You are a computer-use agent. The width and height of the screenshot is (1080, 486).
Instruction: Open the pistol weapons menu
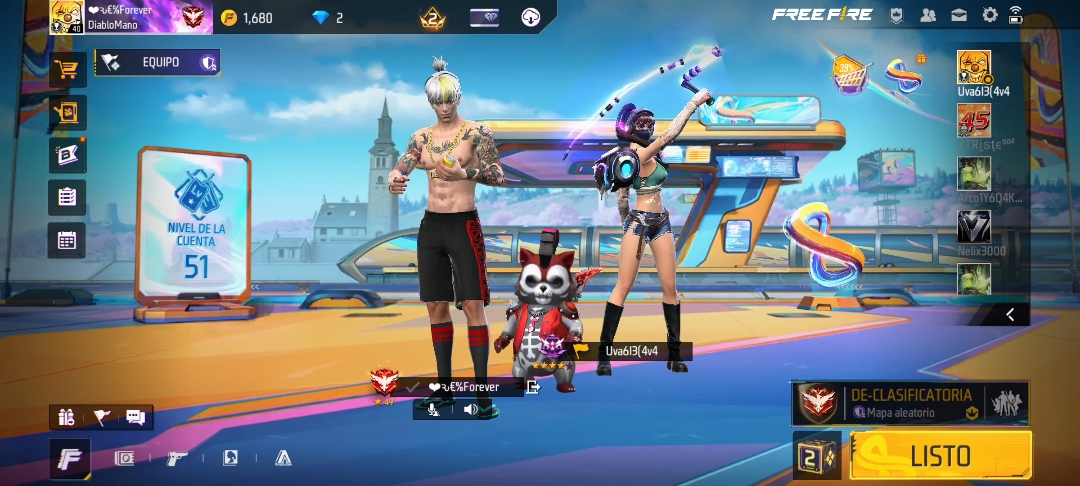(177, 458)
